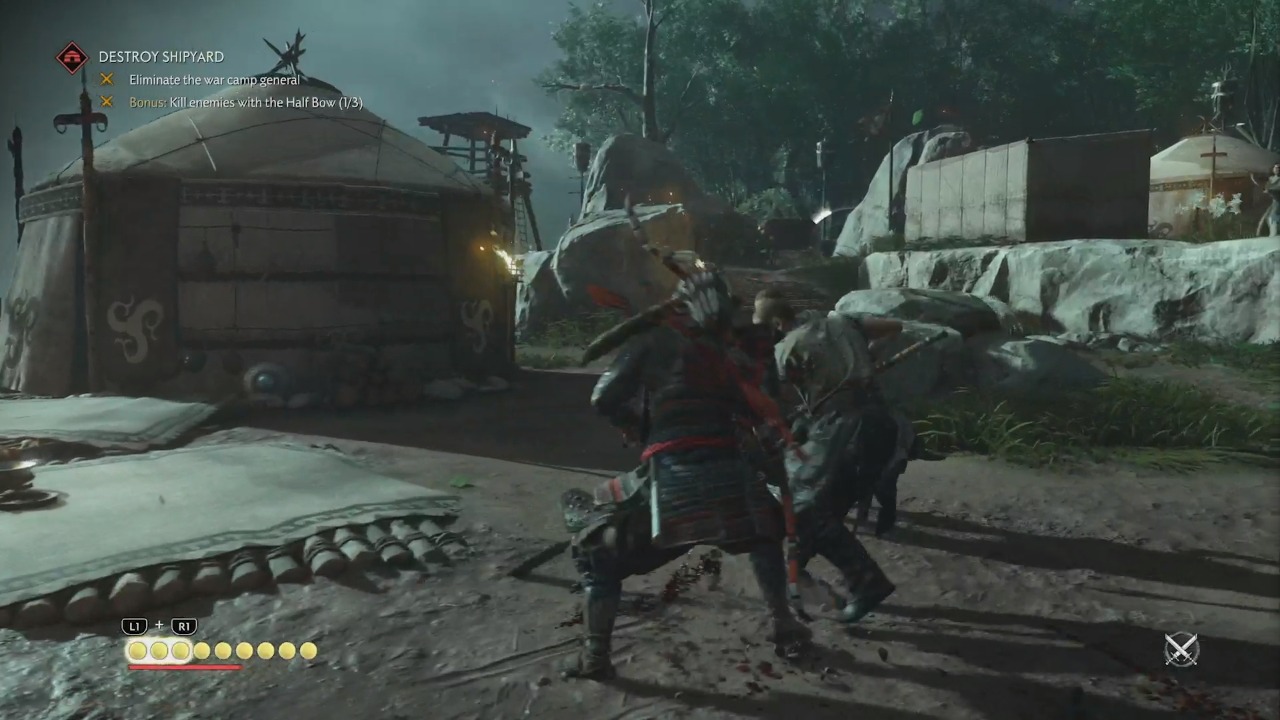This screenshot has width=1280, height=720.
Task: Click the yellow X beside the Bonus objective
Action: [107, 102]
